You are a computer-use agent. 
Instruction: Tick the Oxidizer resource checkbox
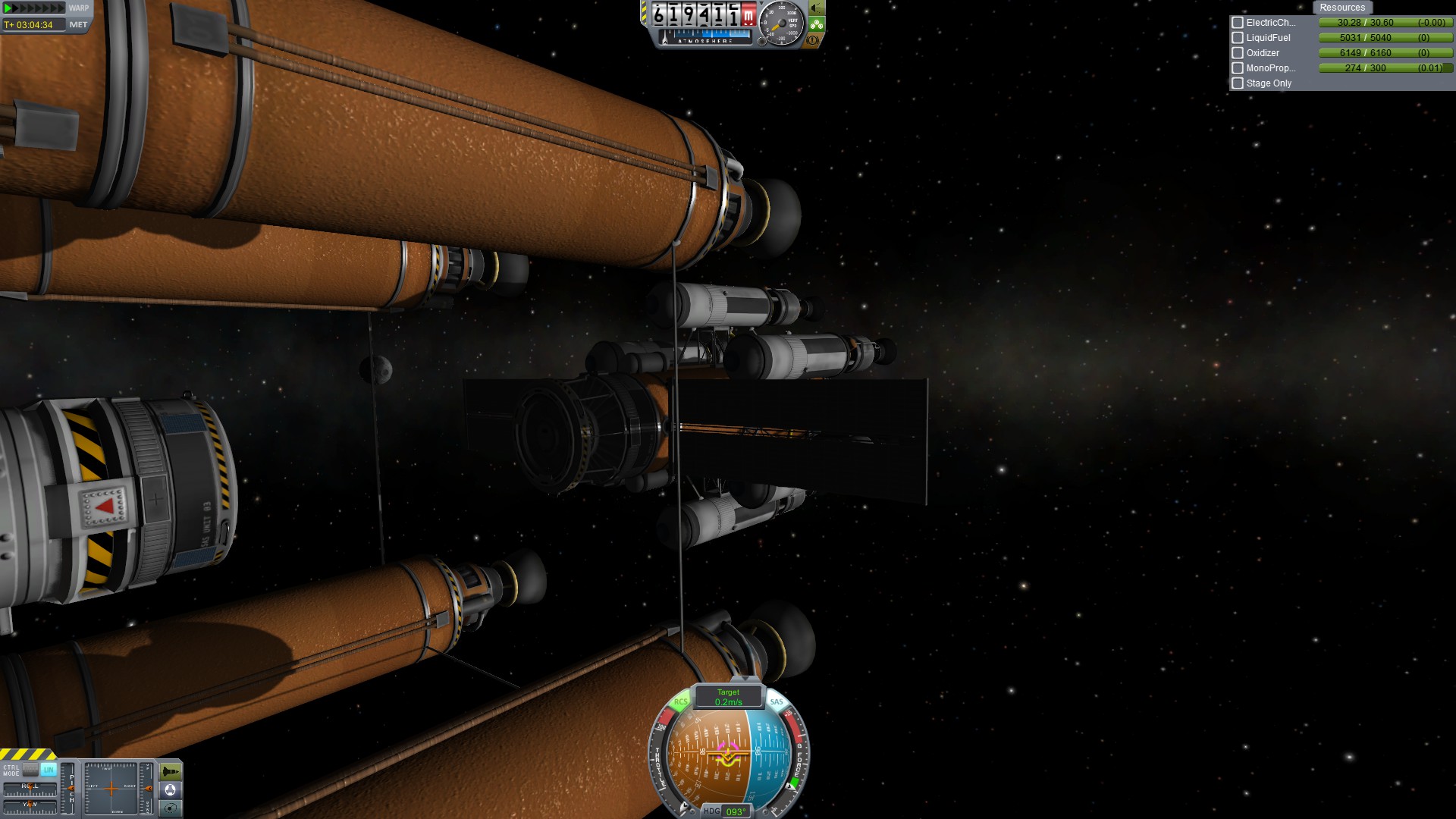coord(1238,53)
